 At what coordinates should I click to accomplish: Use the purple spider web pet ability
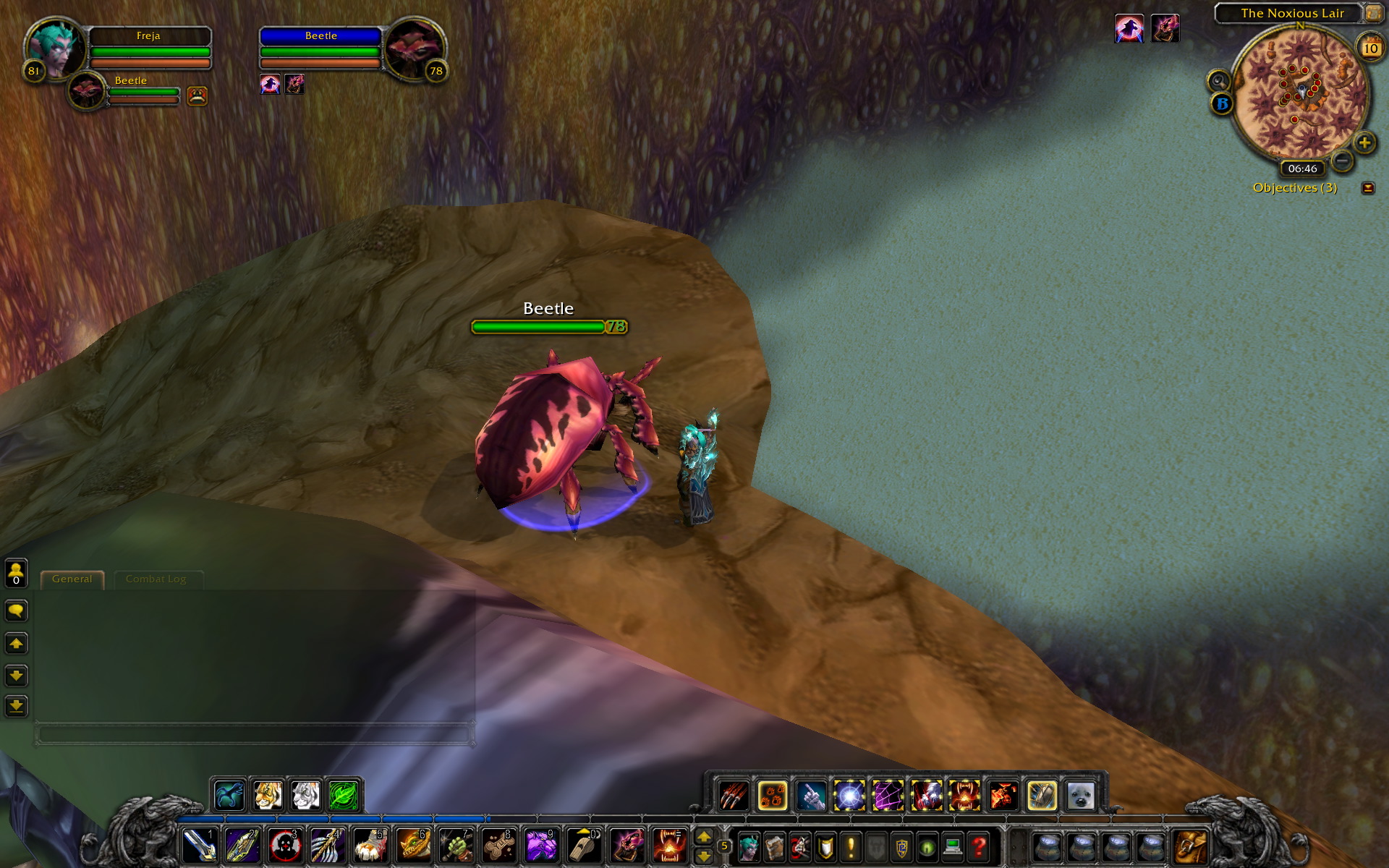pyautogui.click(x=888, y=796)
